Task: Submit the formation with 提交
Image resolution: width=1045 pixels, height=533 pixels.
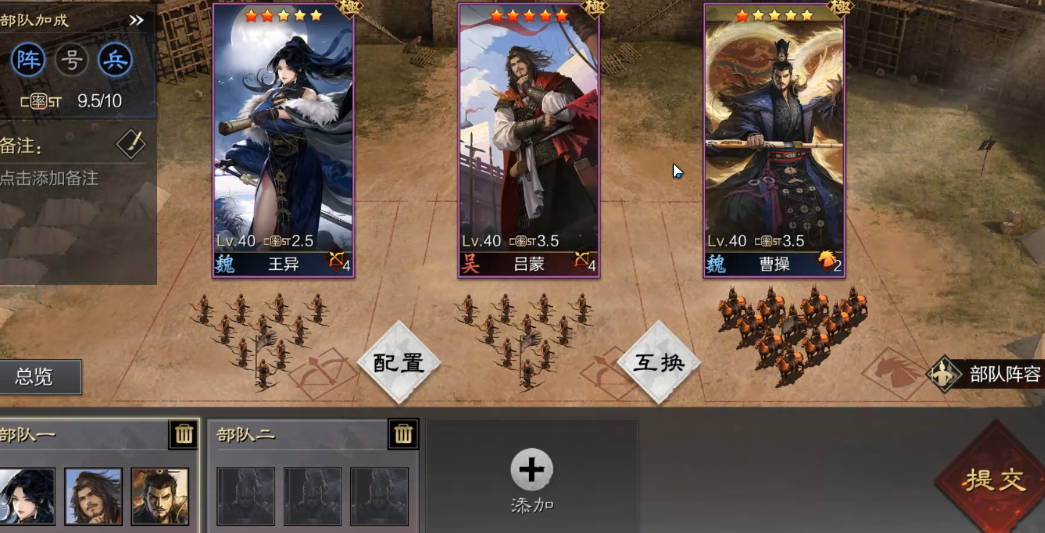Action: point(994,479)
